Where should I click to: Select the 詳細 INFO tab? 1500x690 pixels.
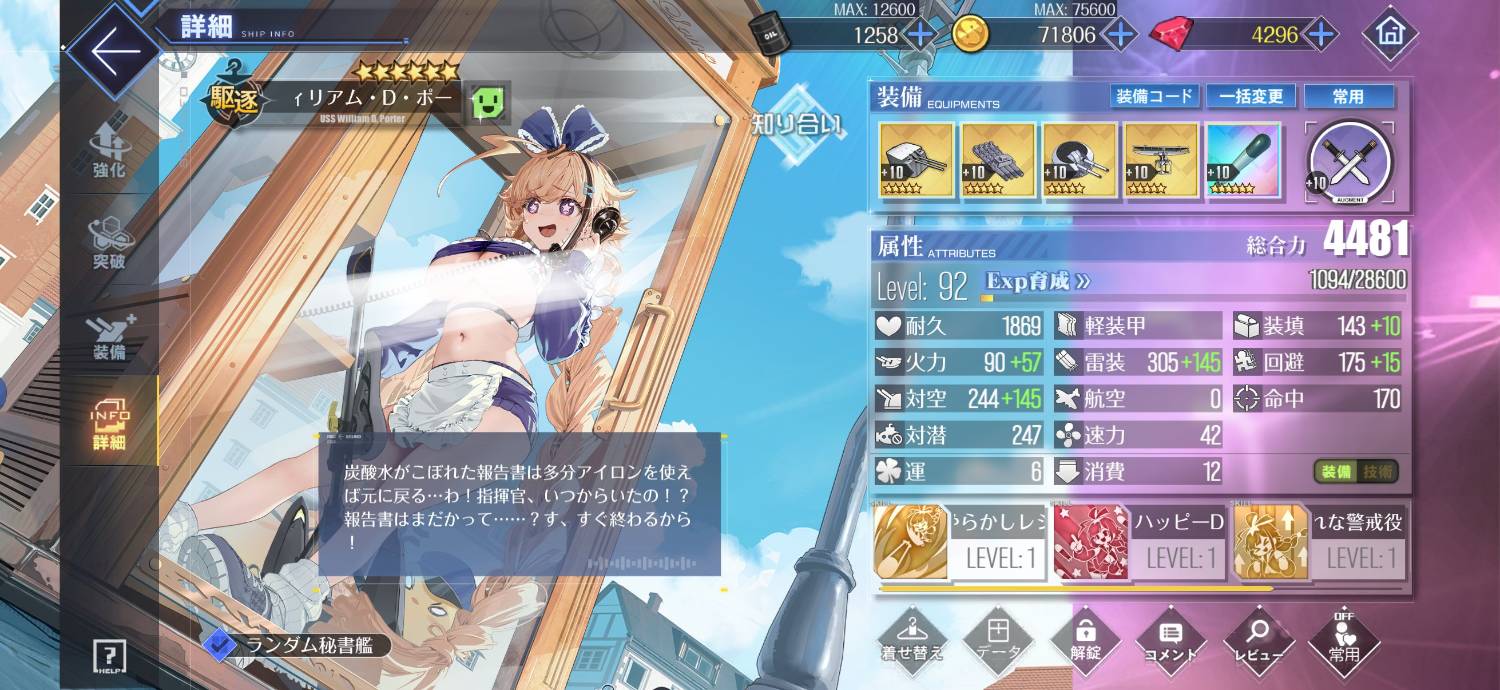tap(110, 427)
